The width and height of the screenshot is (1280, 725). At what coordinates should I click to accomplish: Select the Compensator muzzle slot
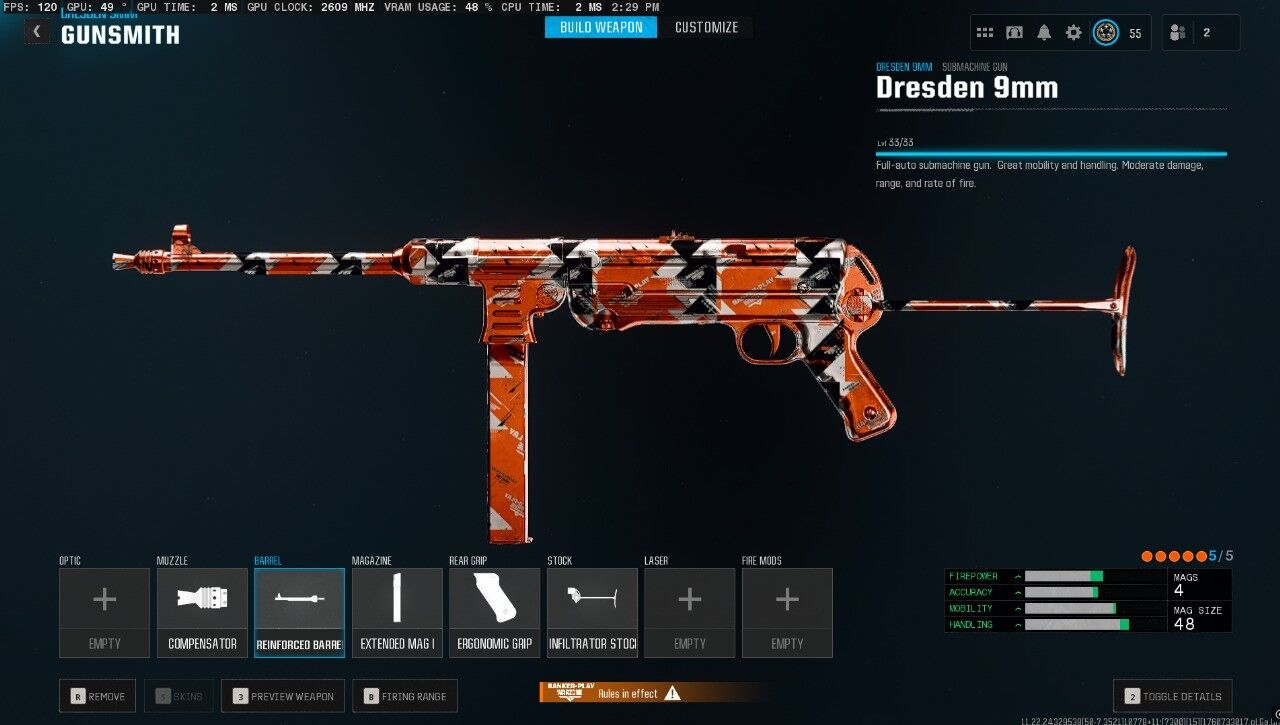tap(202, 612)
